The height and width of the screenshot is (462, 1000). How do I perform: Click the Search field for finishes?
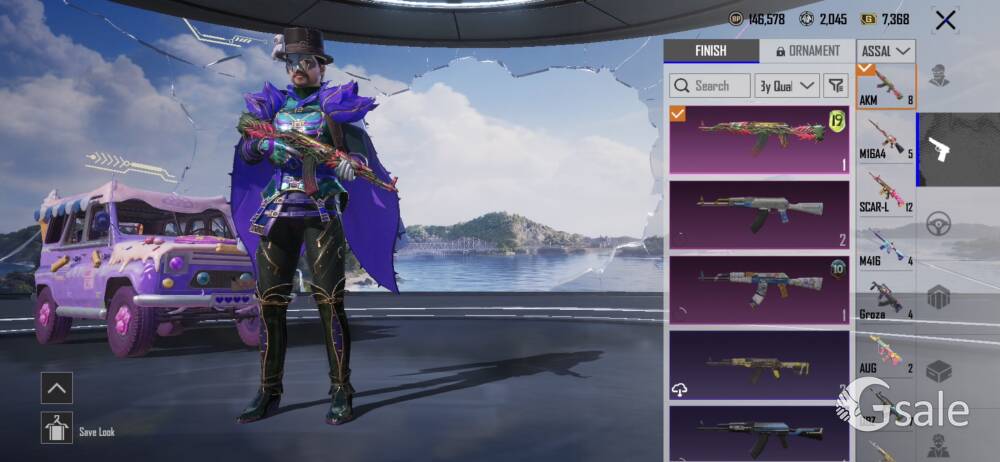(x=710, y=86)
